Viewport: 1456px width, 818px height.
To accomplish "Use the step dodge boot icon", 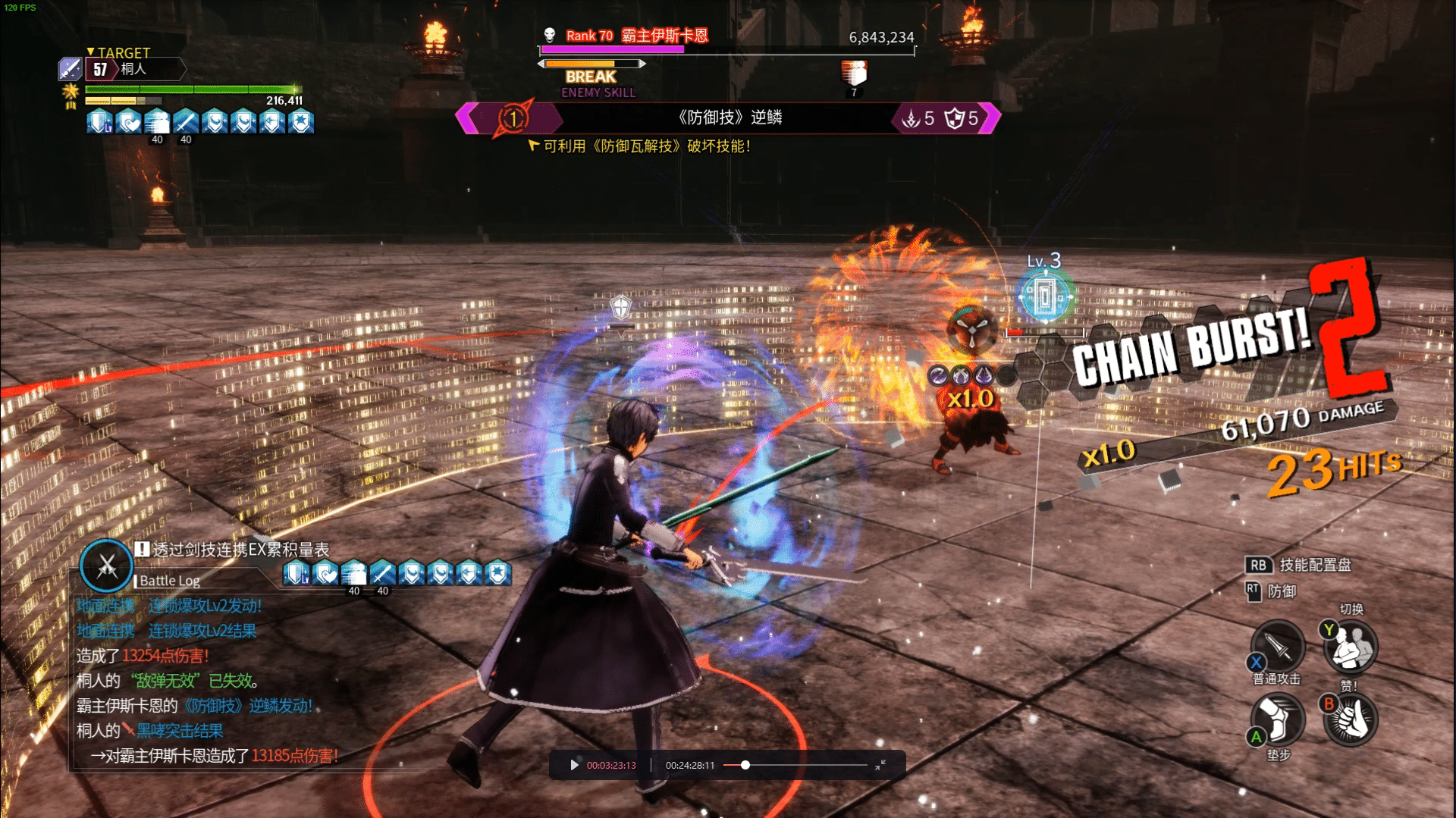I will [1278, 719].
